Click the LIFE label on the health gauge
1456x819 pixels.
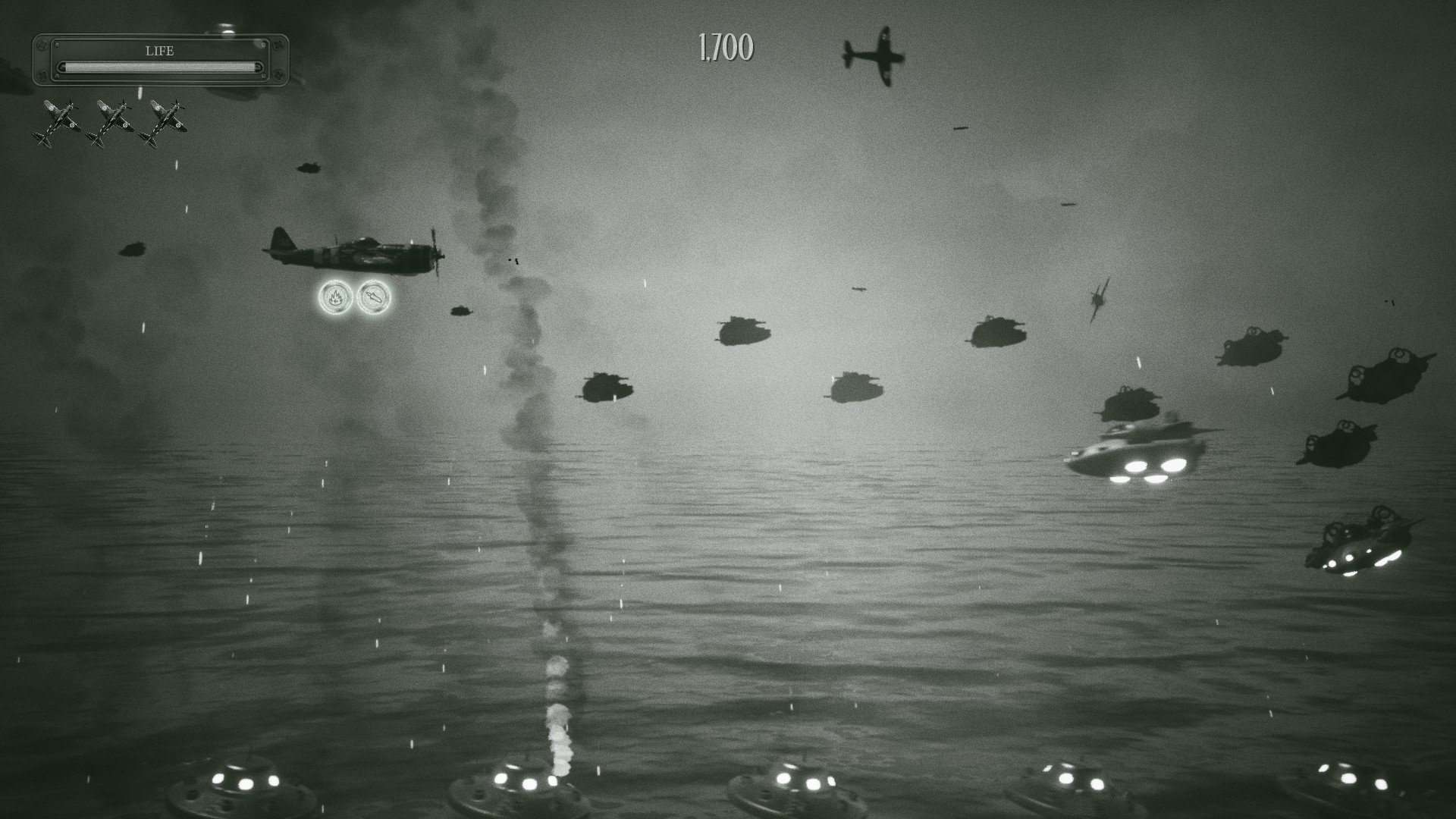[159, 51]
